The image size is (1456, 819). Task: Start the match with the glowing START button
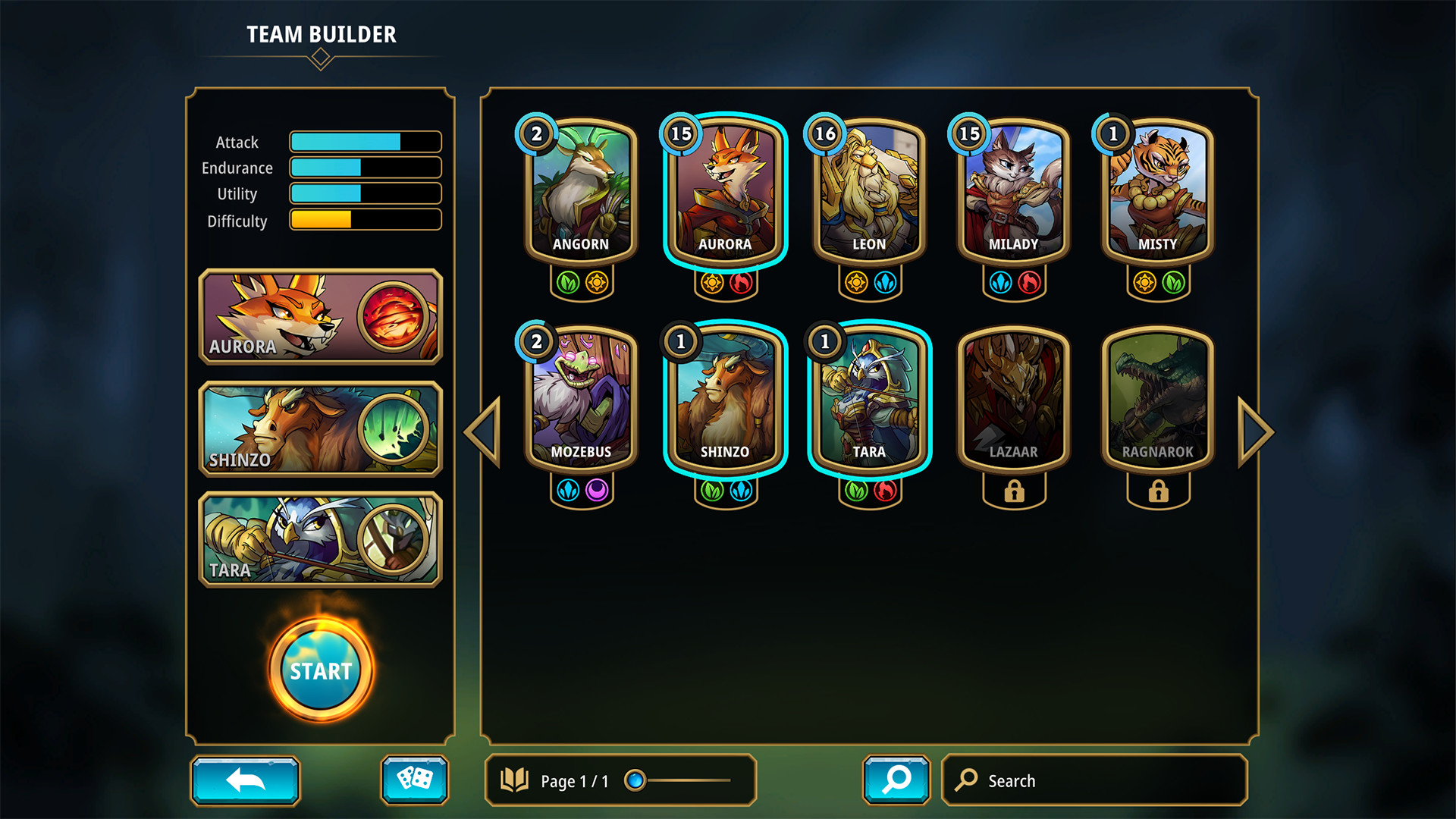click(321, 670)
